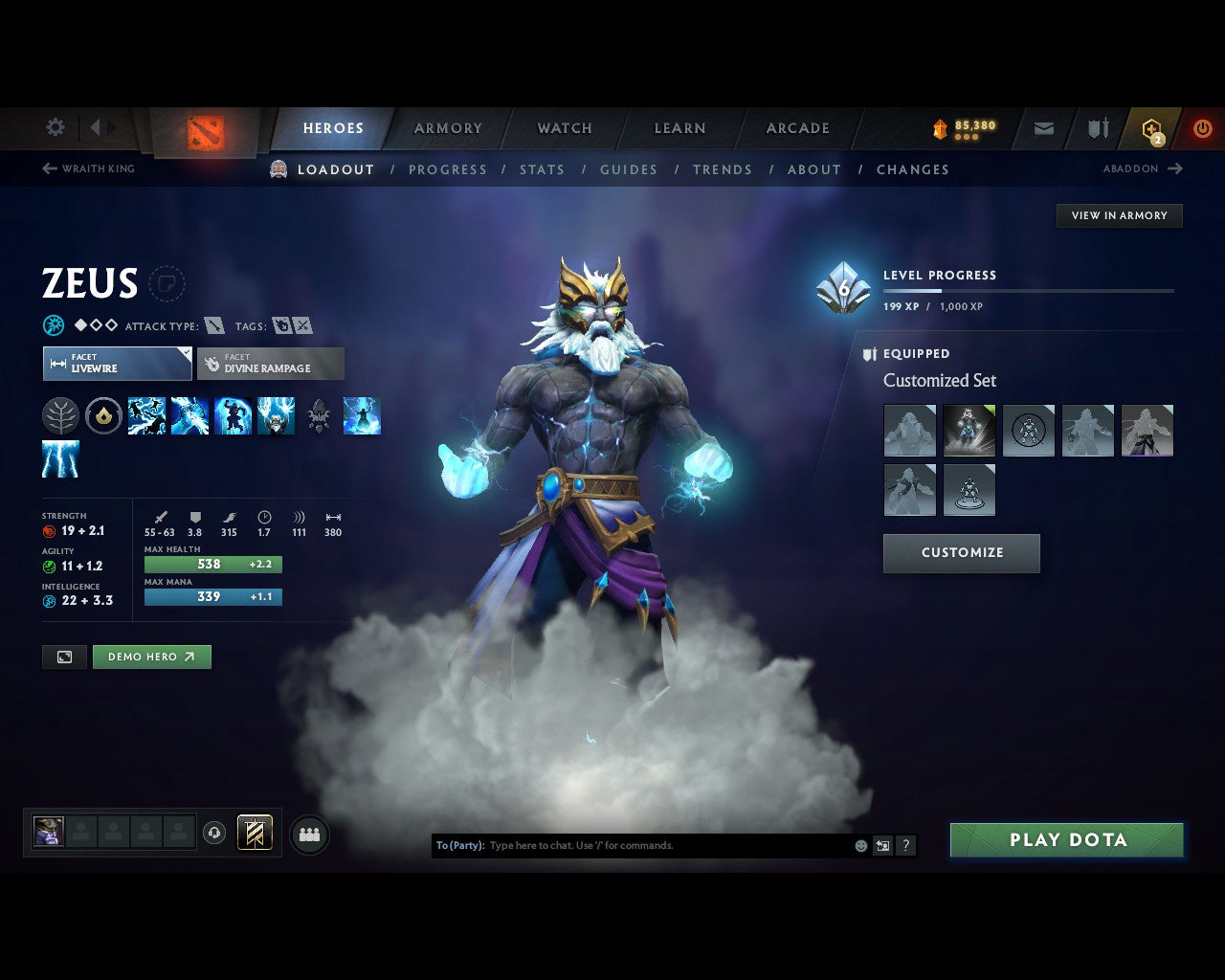1225x980 pixels.
Task: Click the back arrow next to Wraith King
Action: 48,168
